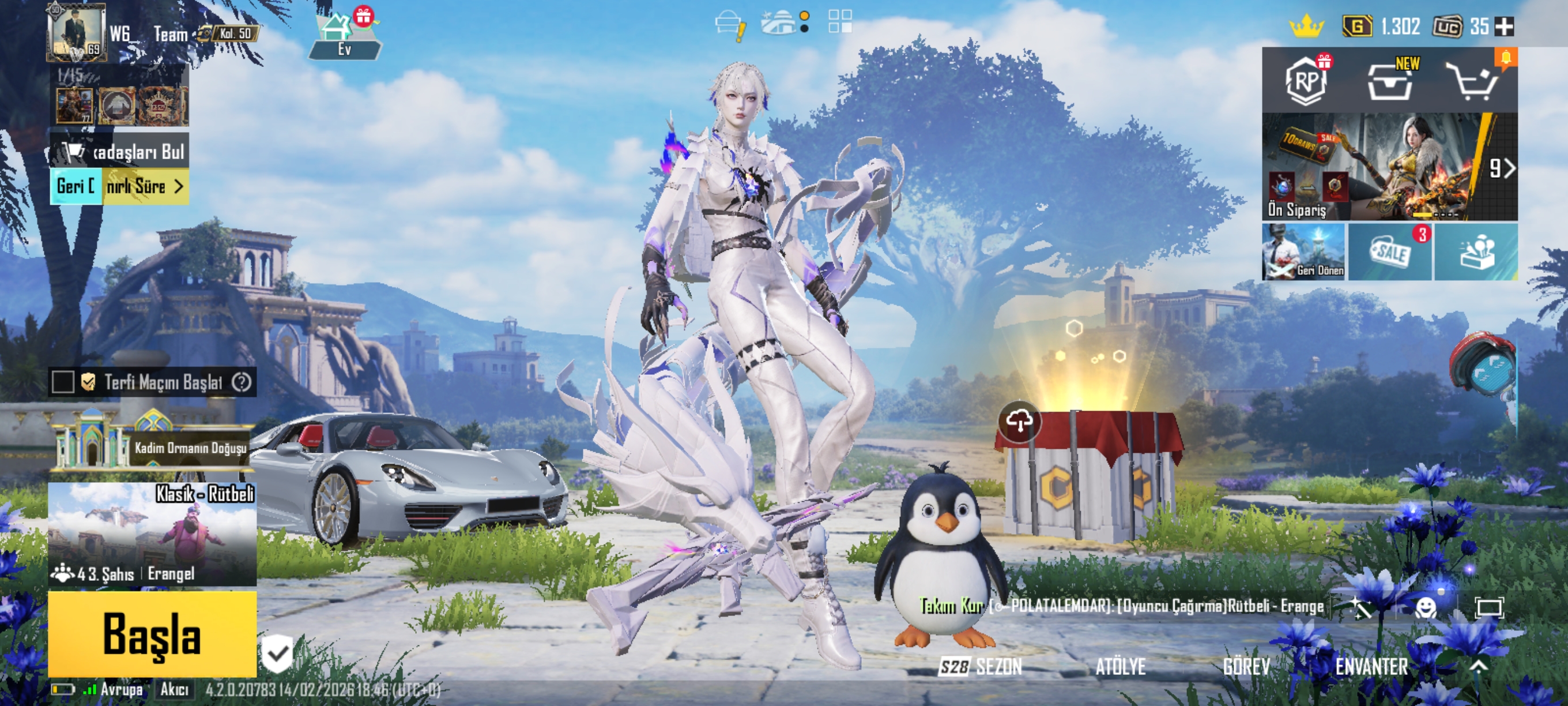1568x706 pixels.
Task: Open the shopping cart store
Action: 1473,82
